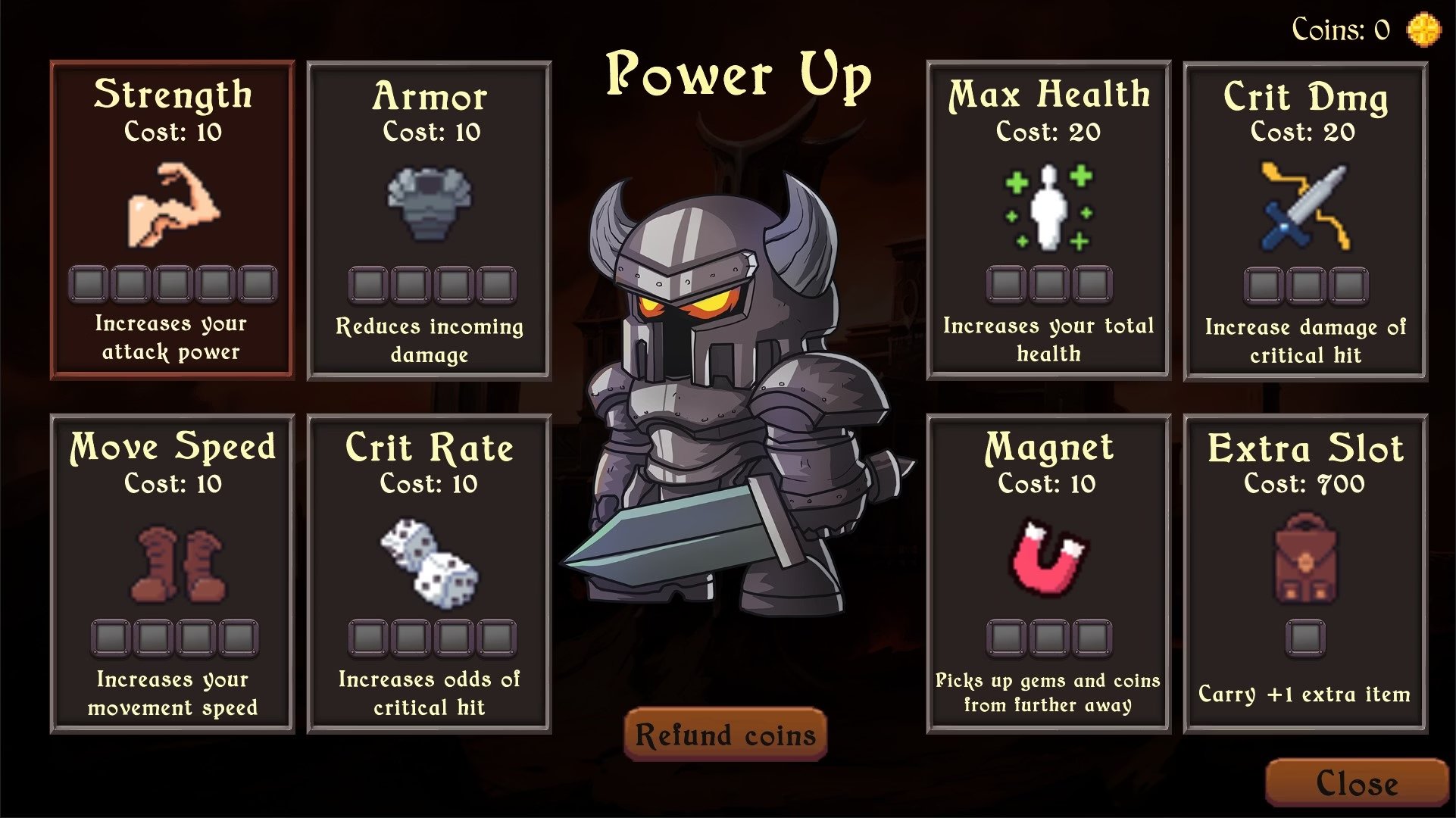Select the Crit Dmg upgrade card

point(1305,221)
